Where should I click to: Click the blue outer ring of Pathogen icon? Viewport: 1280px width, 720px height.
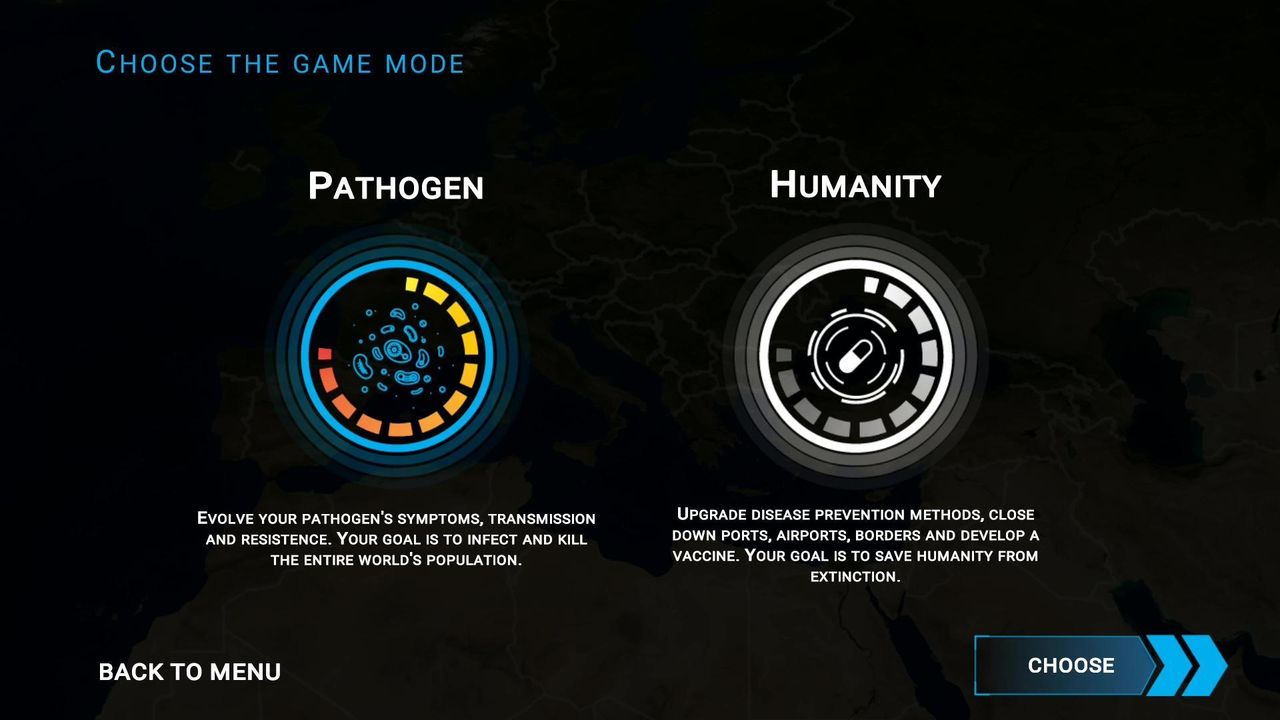[x=395, y=262]
